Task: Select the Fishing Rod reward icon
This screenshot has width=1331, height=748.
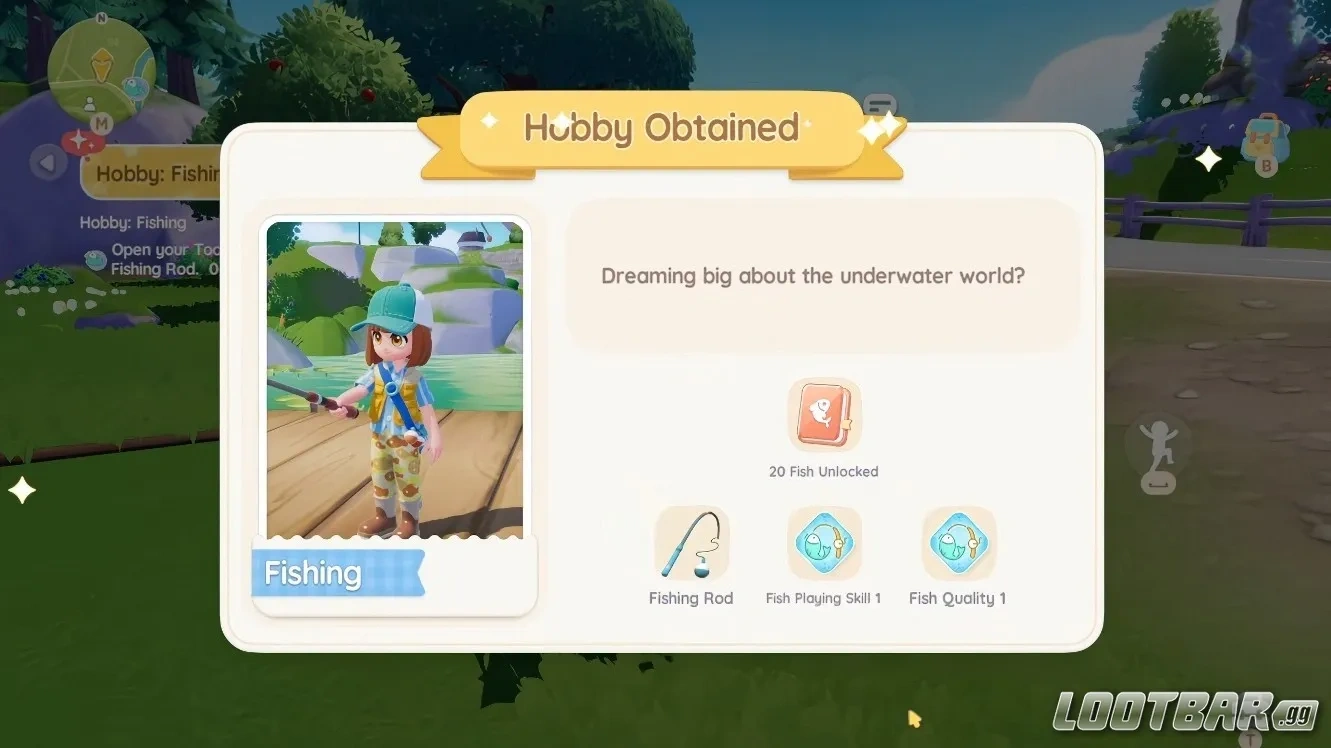Action: tap(691, 543)
